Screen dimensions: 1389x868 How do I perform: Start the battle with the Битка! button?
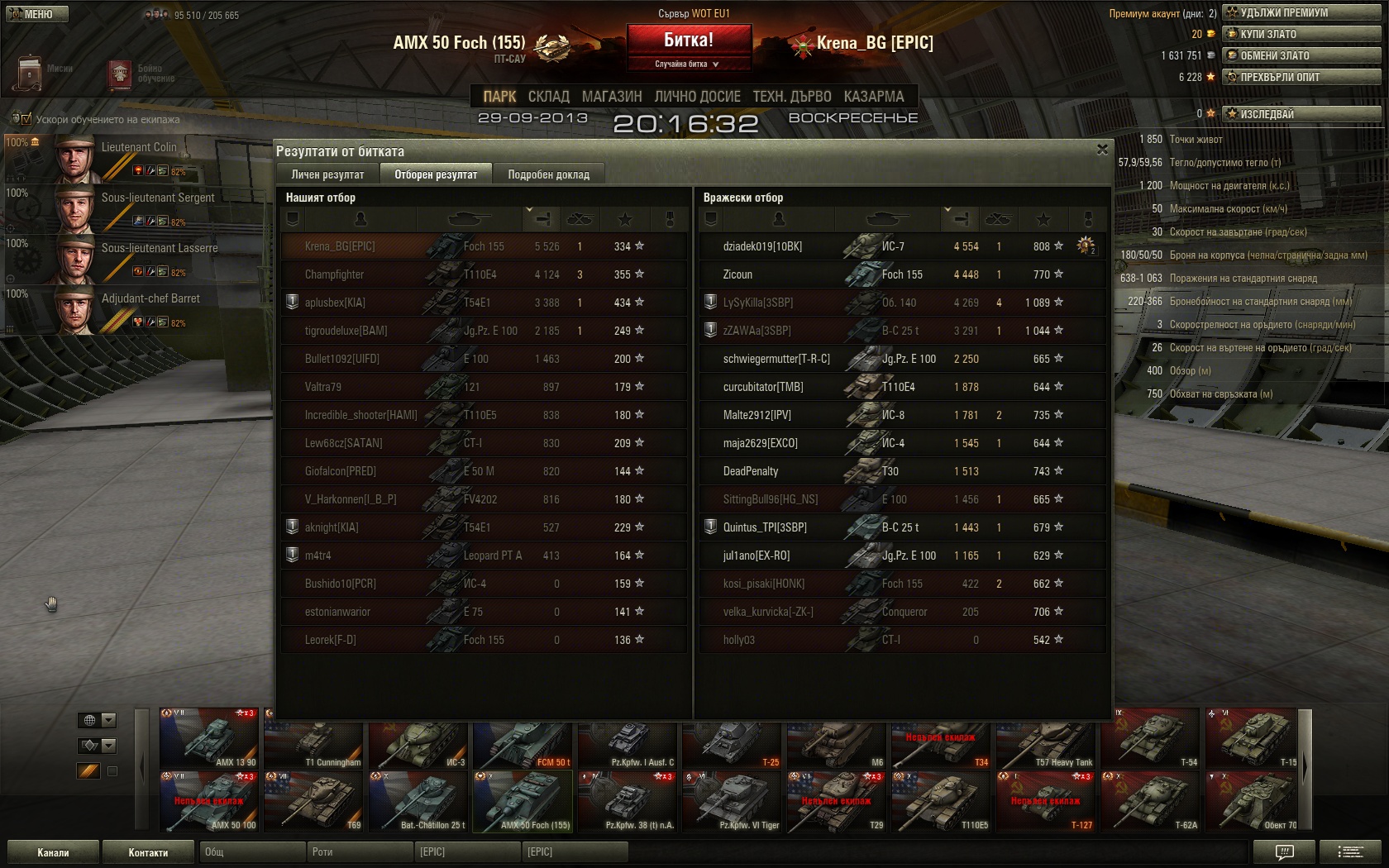tap(689, 40)
